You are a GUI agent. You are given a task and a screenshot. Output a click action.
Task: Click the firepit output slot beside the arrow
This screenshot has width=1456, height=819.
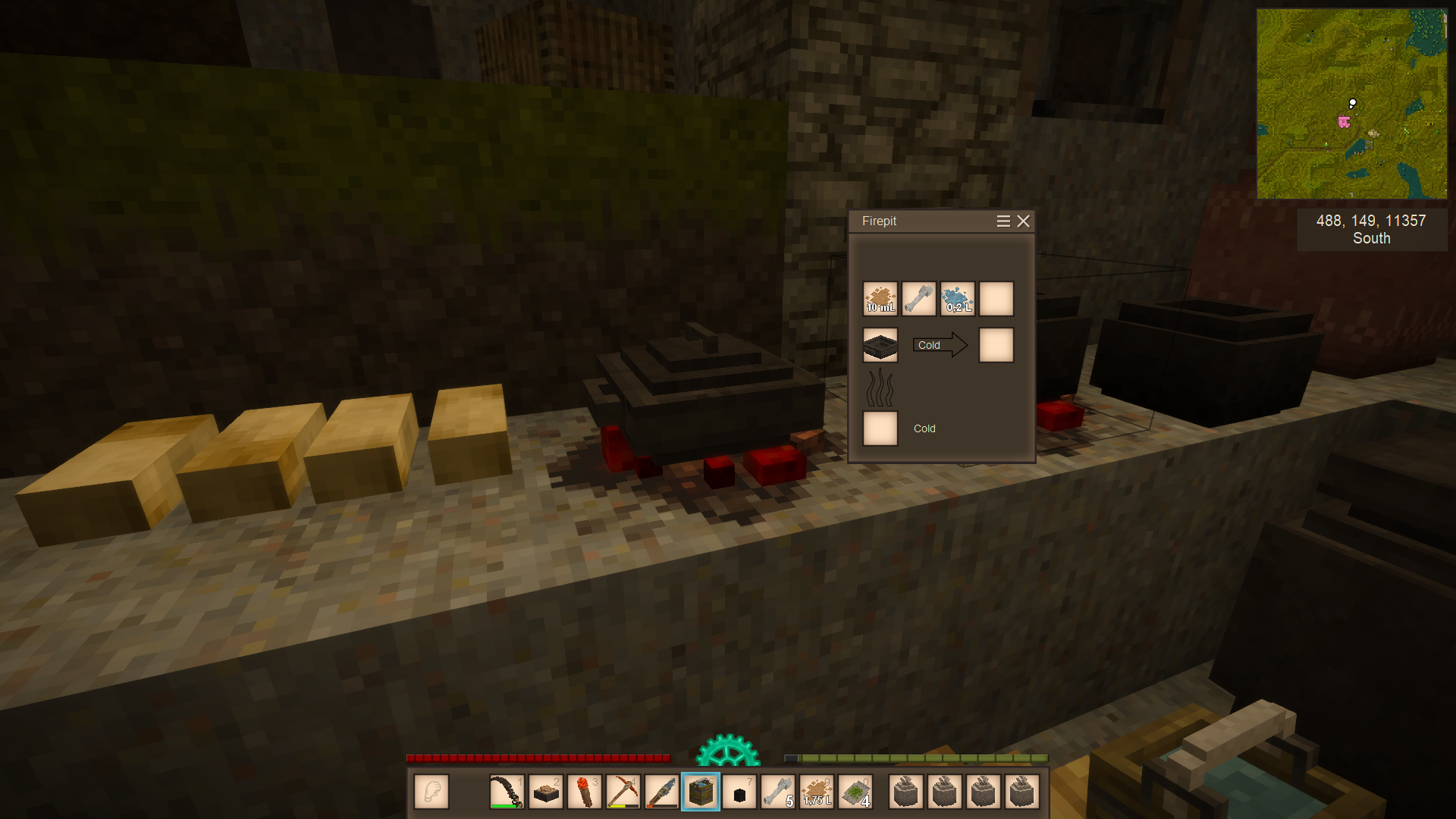(x=996, y=345)
